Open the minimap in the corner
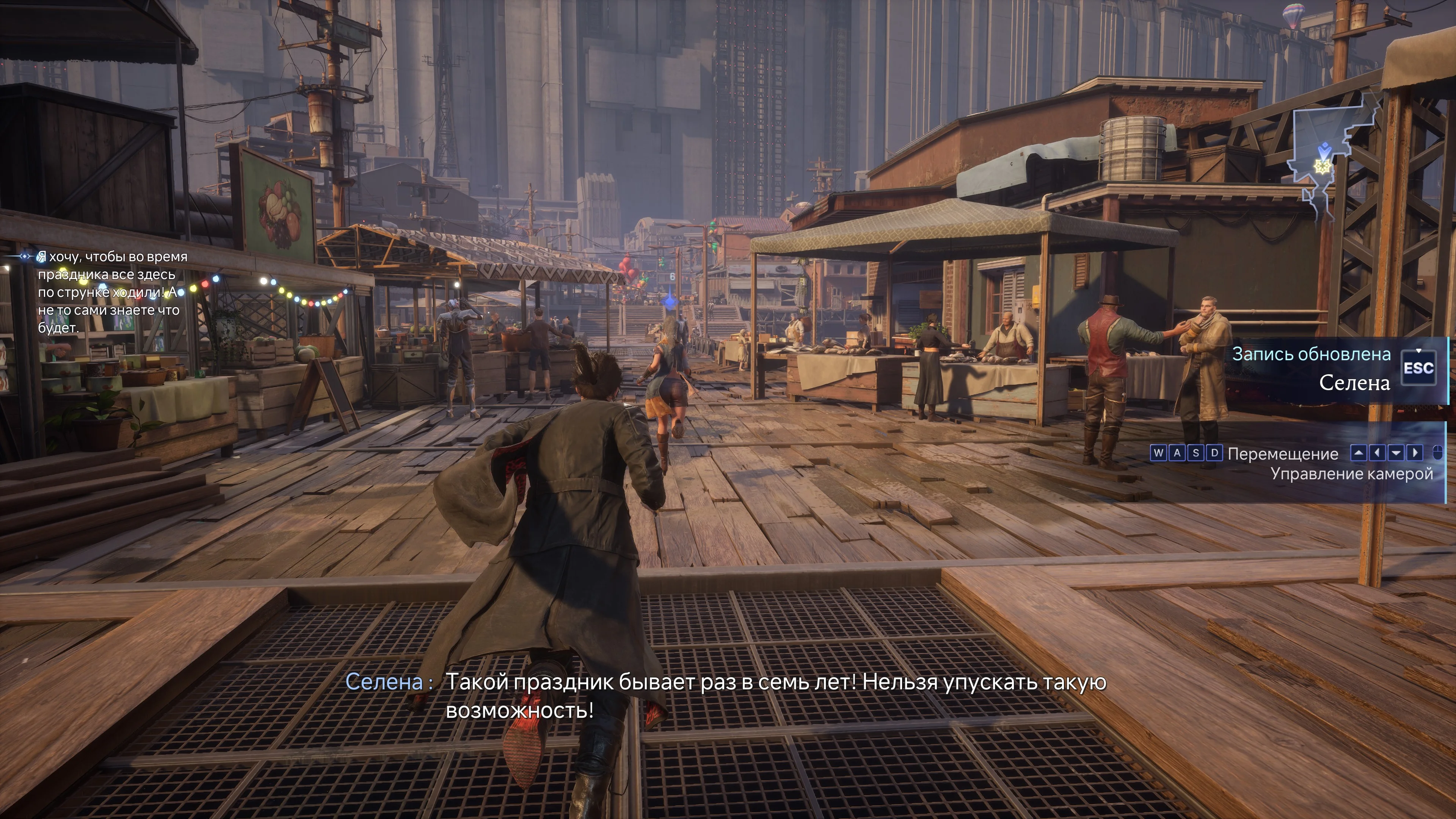 tap(1334, 158)
